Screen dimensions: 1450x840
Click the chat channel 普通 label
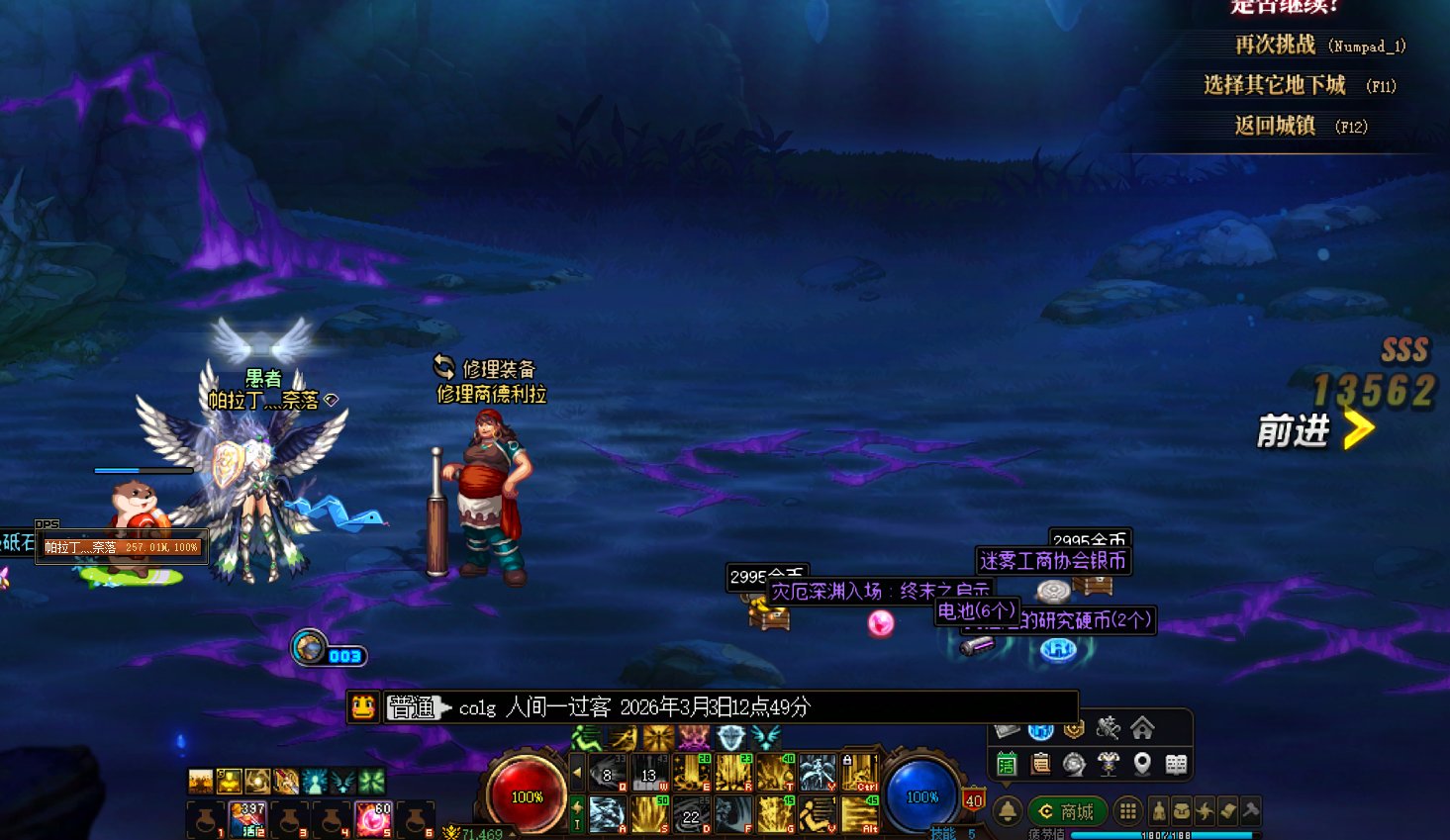[x=411, y=707]
